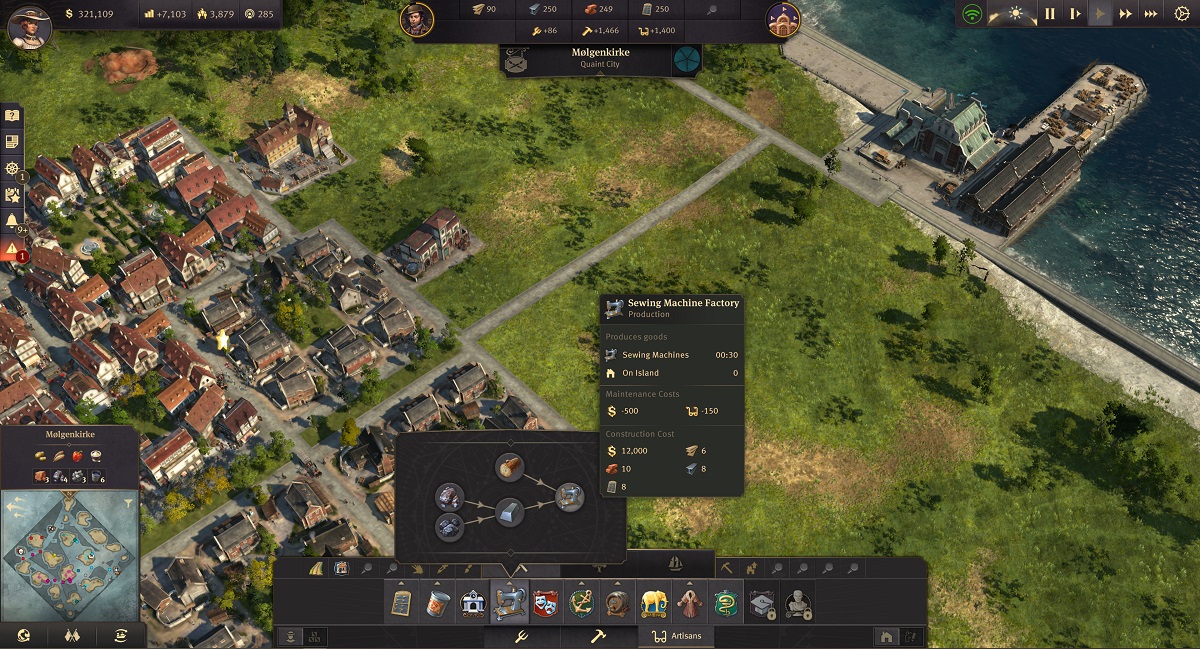
Task: Select the green serpent pharmacy building icon
Action: tap(726, 603)
